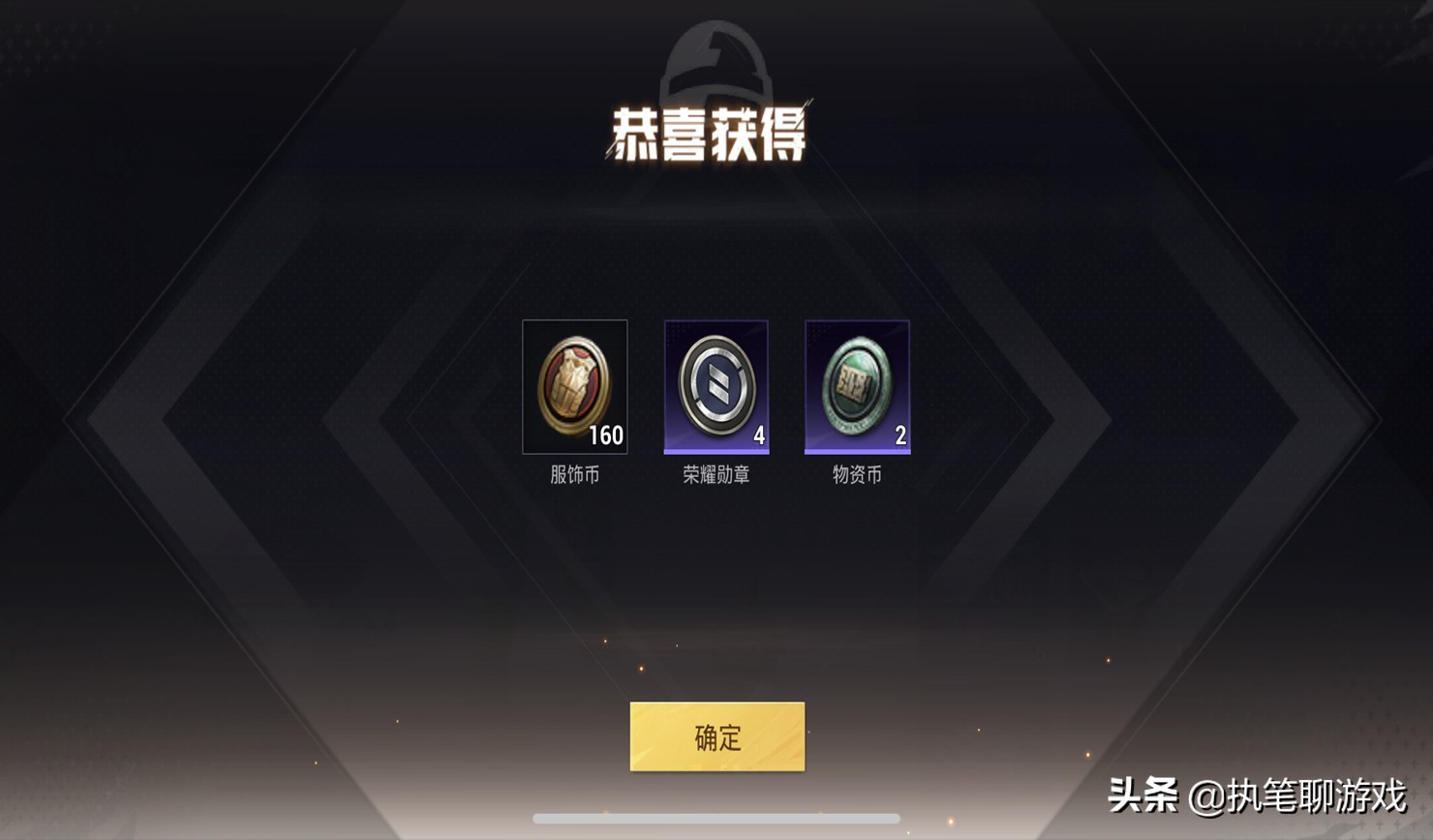Select the green coin reward item
This screenshot has height=840, width=1433.
(x=856, y=386)
